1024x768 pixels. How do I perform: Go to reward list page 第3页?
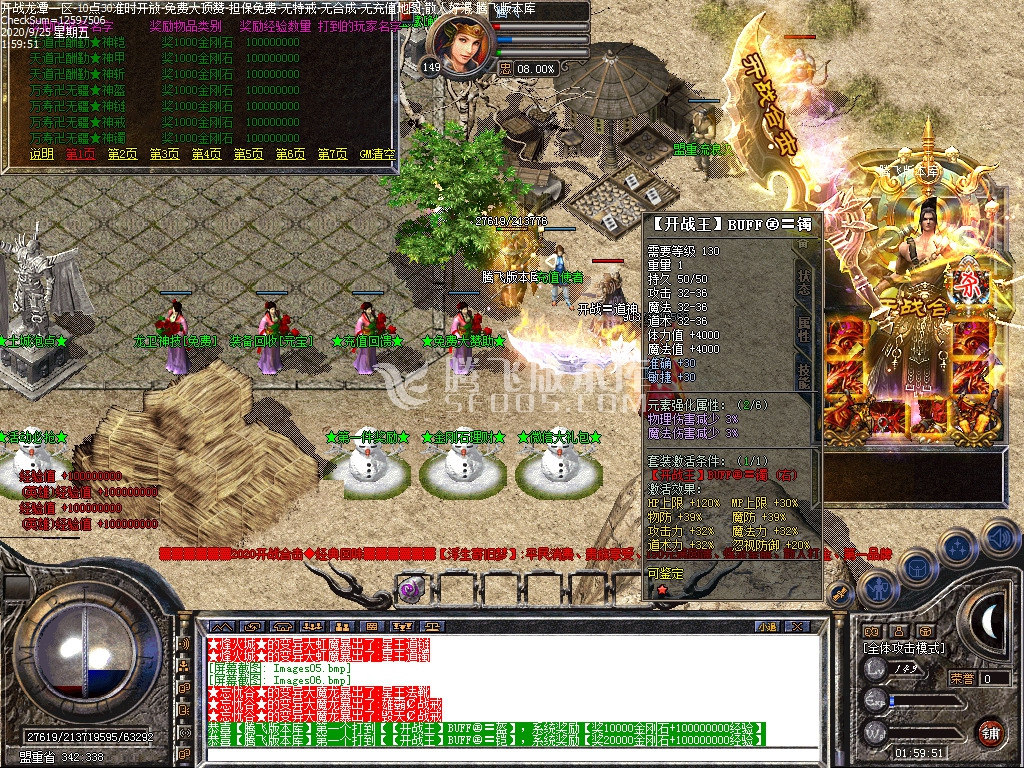point(165,154)
